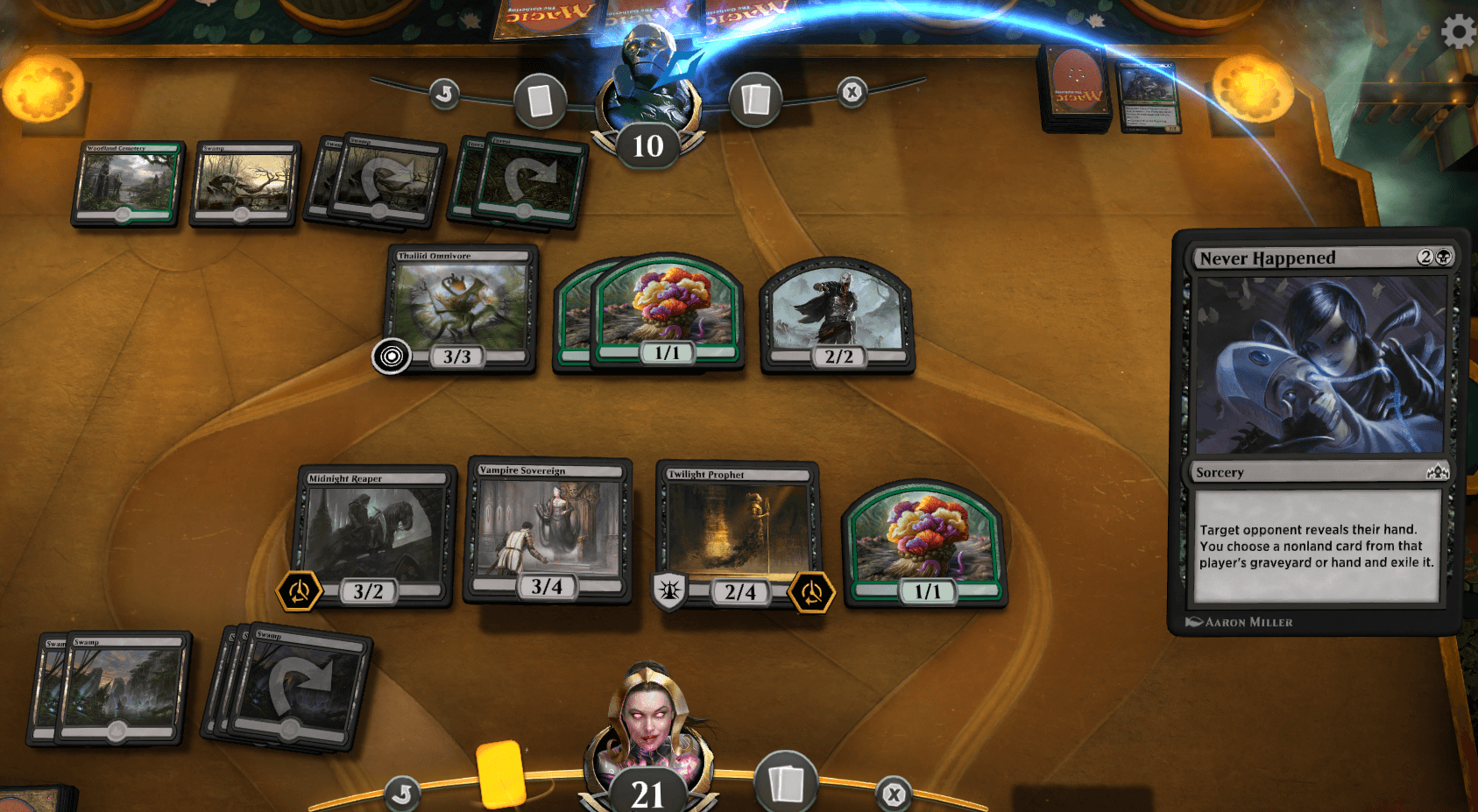Viewport: 1478px width, 812px height.
Task: Click the Vampire Sovereign creature card
Action: pos(548,530)
